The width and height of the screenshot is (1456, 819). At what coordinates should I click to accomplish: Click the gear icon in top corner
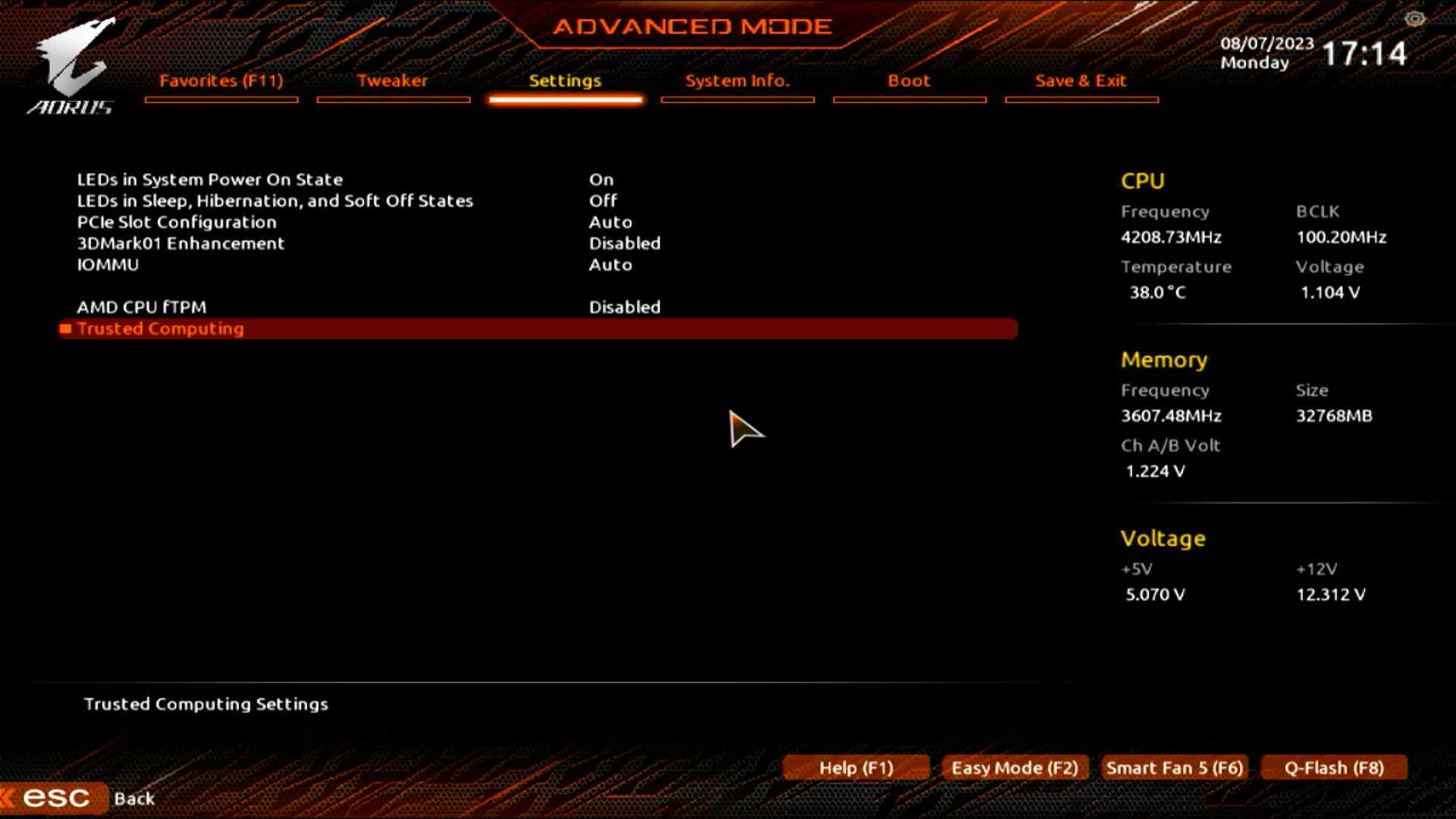(1414, 19)
